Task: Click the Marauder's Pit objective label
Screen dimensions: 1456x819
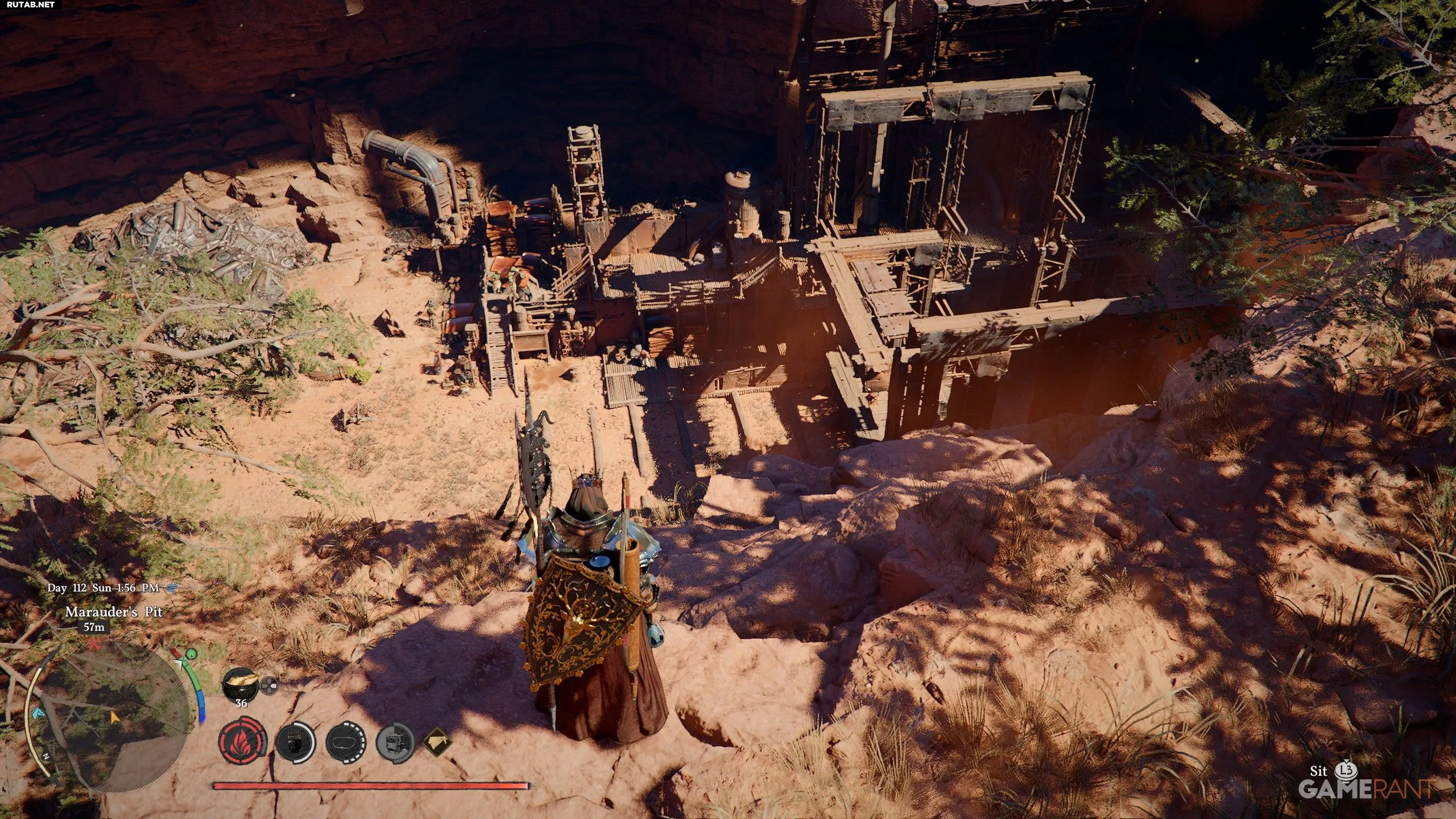Action: tap(114, 612)
